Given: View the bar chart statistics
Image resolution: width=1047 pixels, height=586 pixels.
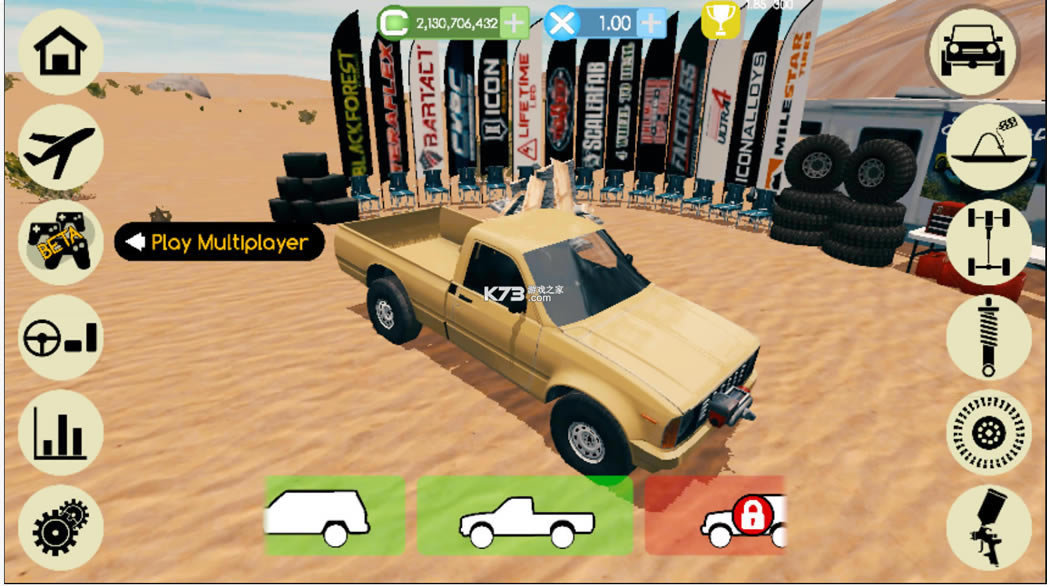Looking at the screenshot, I should tap(60, 433).
